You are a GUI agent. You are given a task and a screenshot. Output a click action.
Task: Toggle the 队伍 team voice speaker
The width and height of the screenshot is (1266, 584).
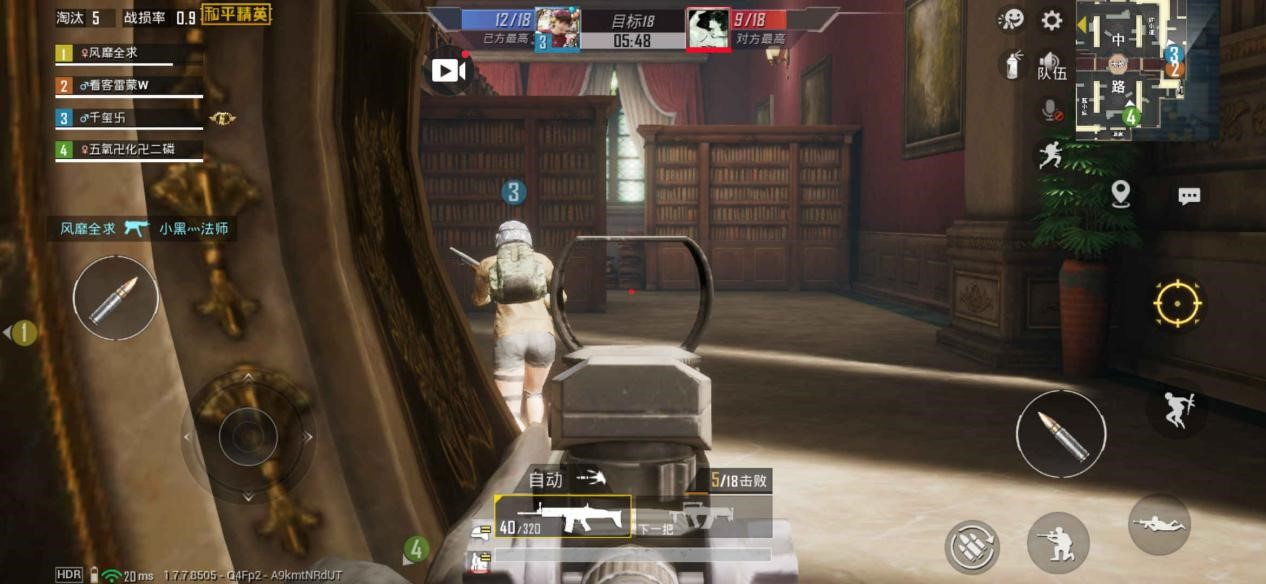pos(1051,66)
